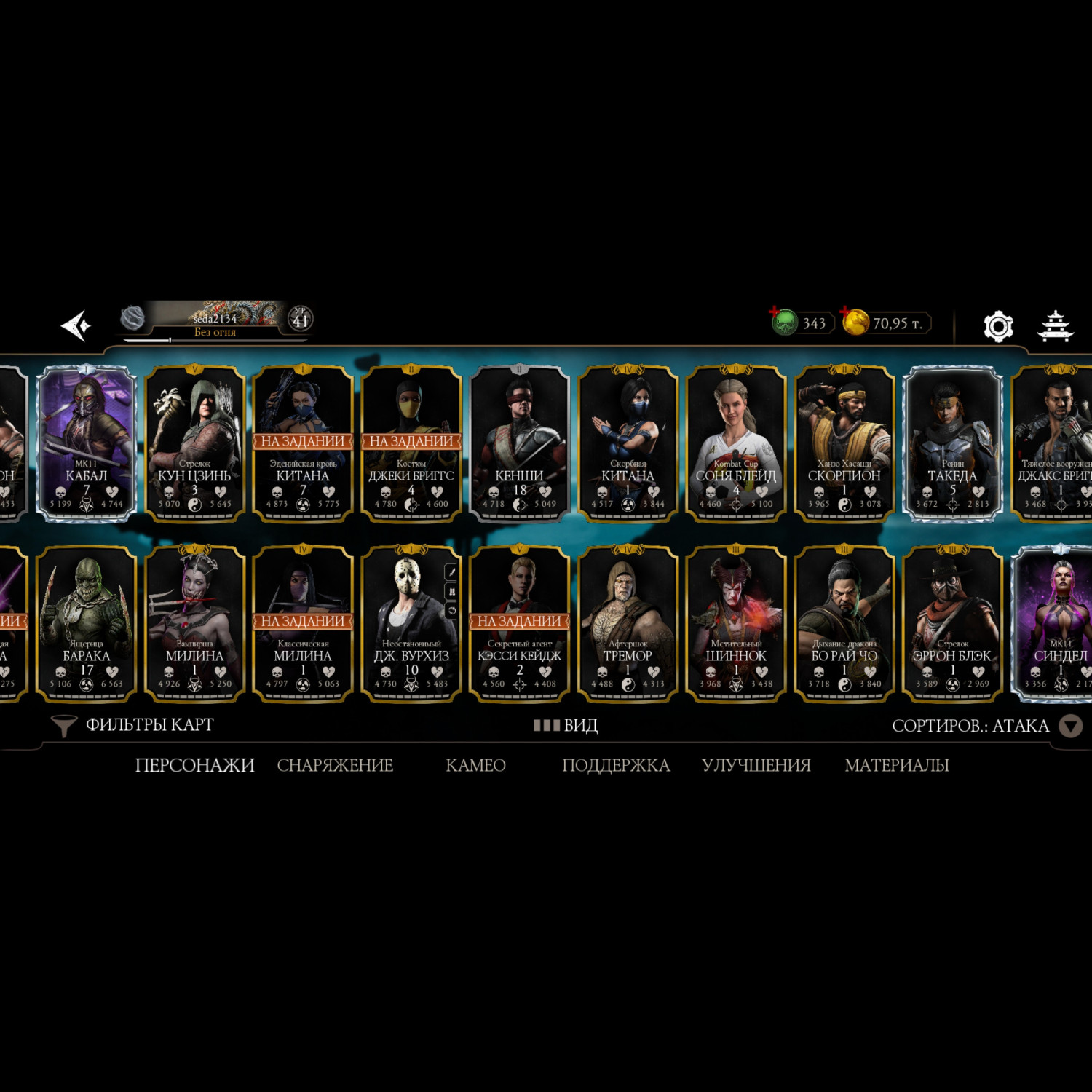Image resolution: width=1092 pixels, height=1092 pixels.
Task: Open the Дж. Вурхиз card
Action: pyautogui.click(x=408, y=623)
